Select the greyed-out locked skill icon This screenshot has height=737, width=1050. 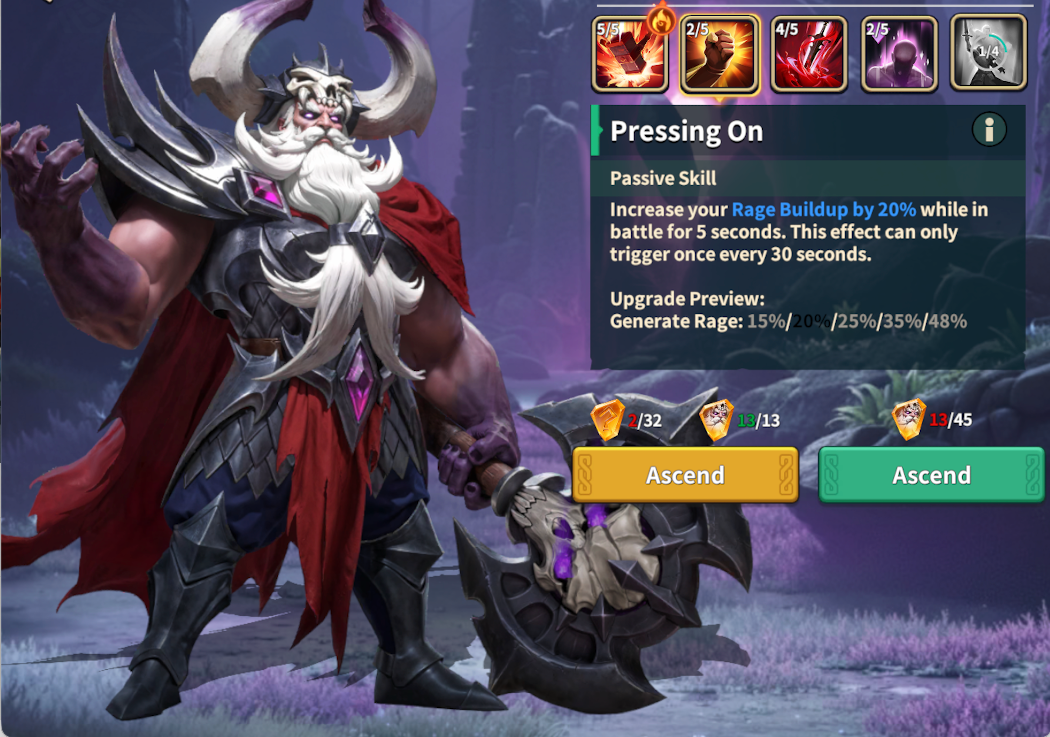click(x=988, y=54)
